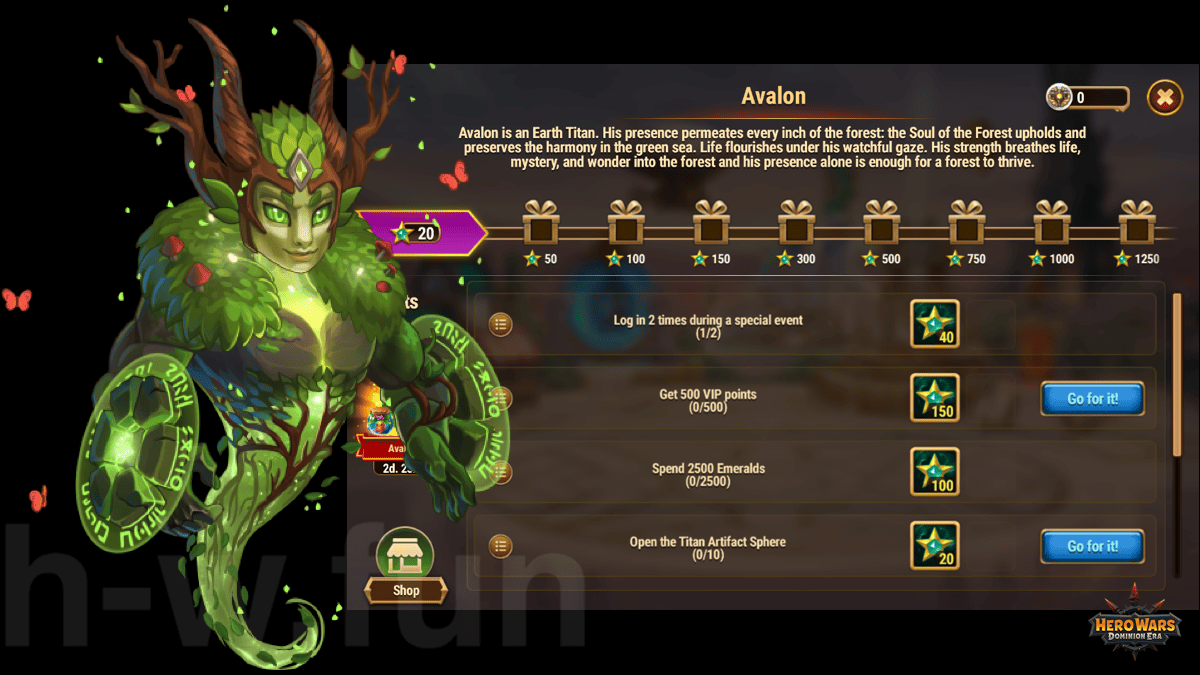View the 100-star Spend Emeralds reward
The height and width of the screenshot is (675, 1200).
tap(935, 472)
